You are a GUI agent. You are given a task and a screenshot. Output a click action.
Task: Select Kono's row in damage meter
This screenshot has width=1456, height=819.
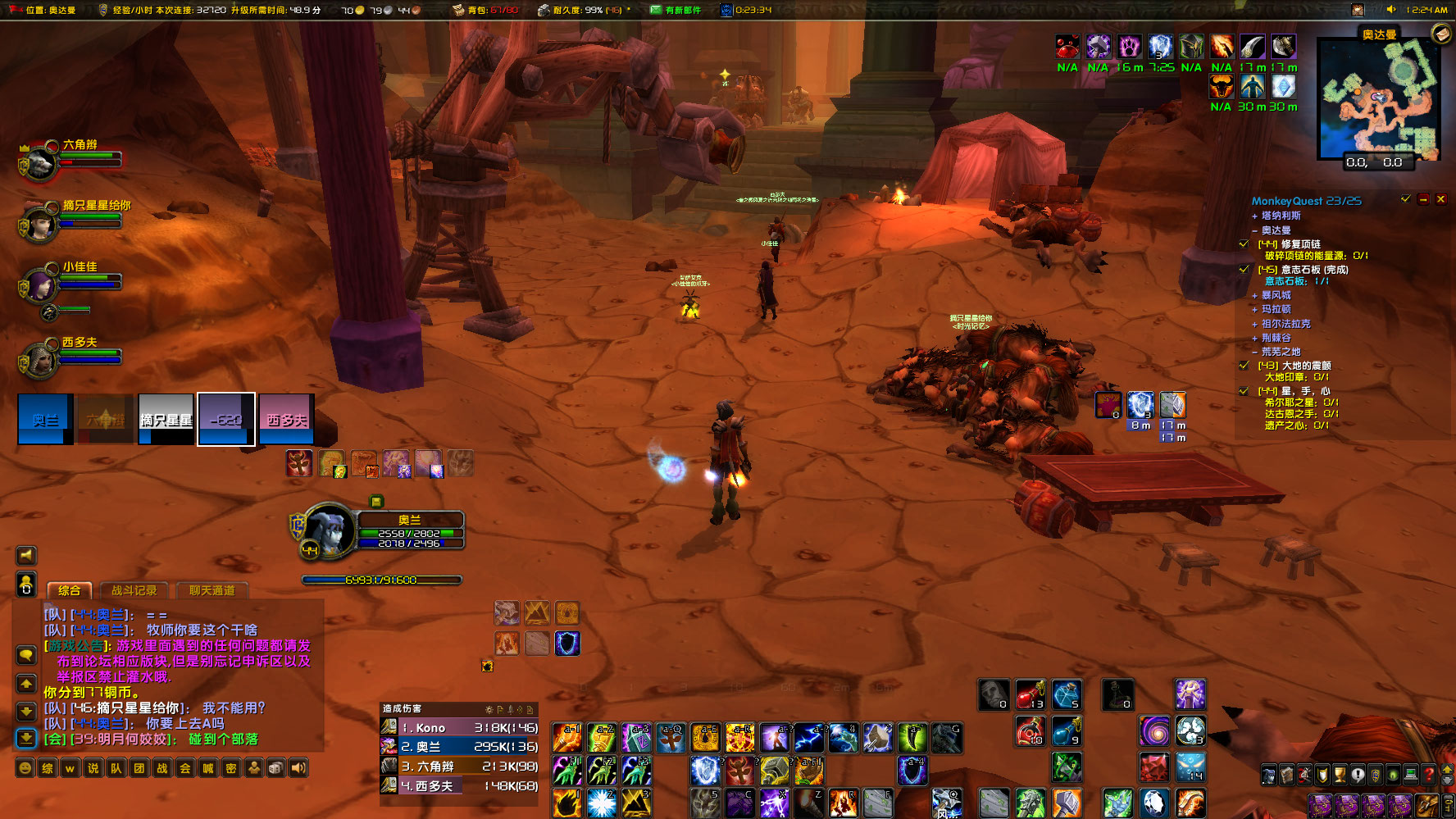coord(459,727)
